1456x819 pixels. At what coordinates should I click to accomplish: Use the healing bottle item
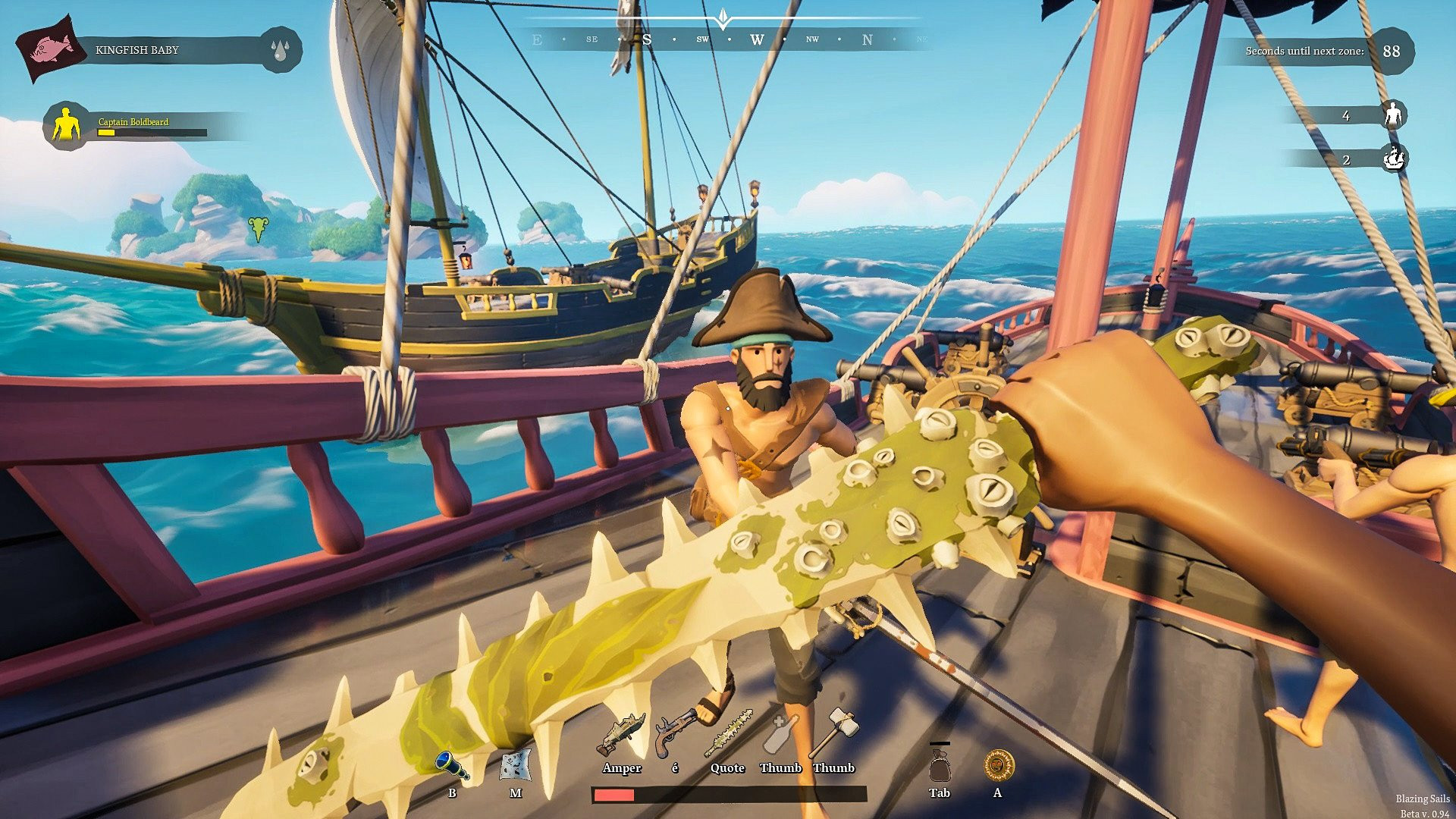(780, 734)
